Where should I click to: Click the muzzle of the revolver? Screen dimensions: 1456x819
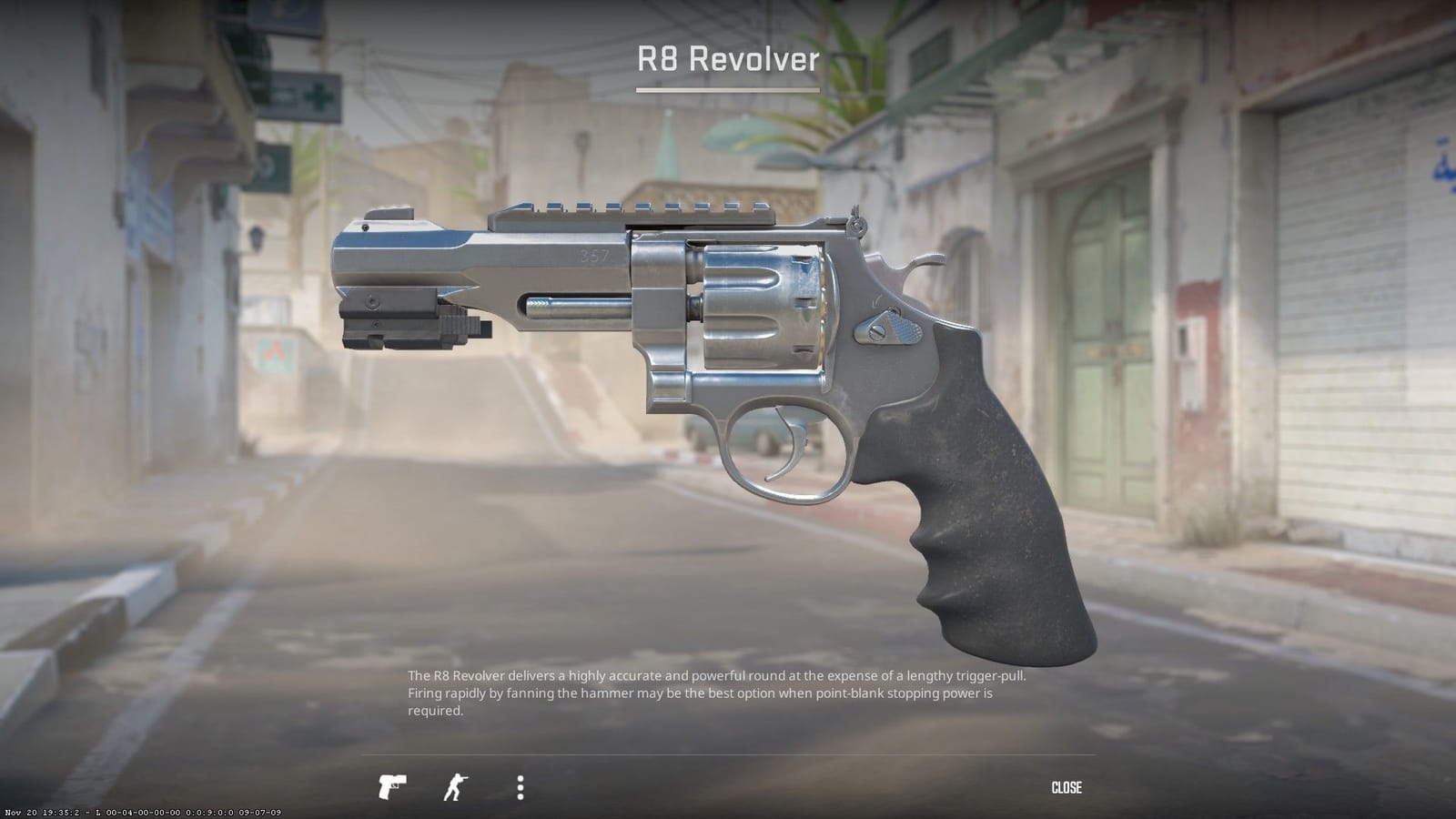pos(341,264)
